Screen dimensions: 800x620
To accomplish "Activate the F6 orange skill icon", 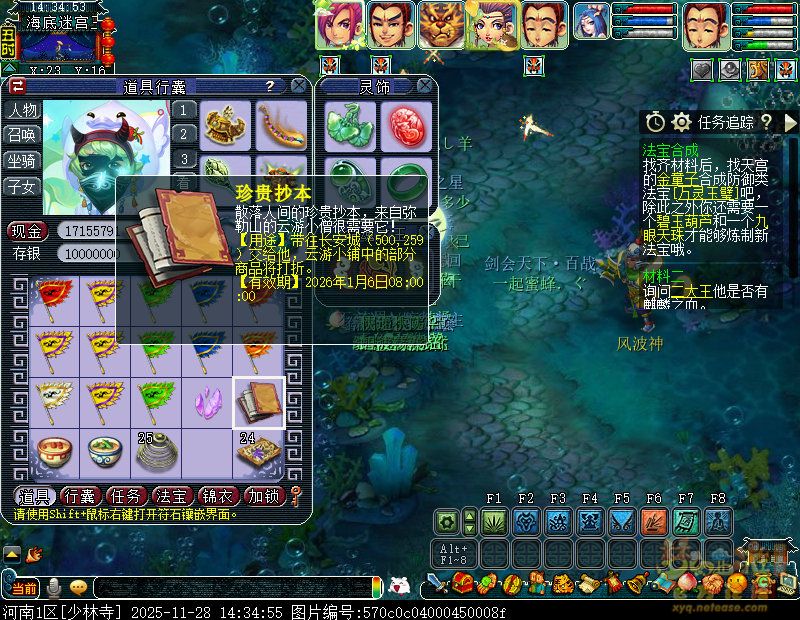I will click(654, 521).
